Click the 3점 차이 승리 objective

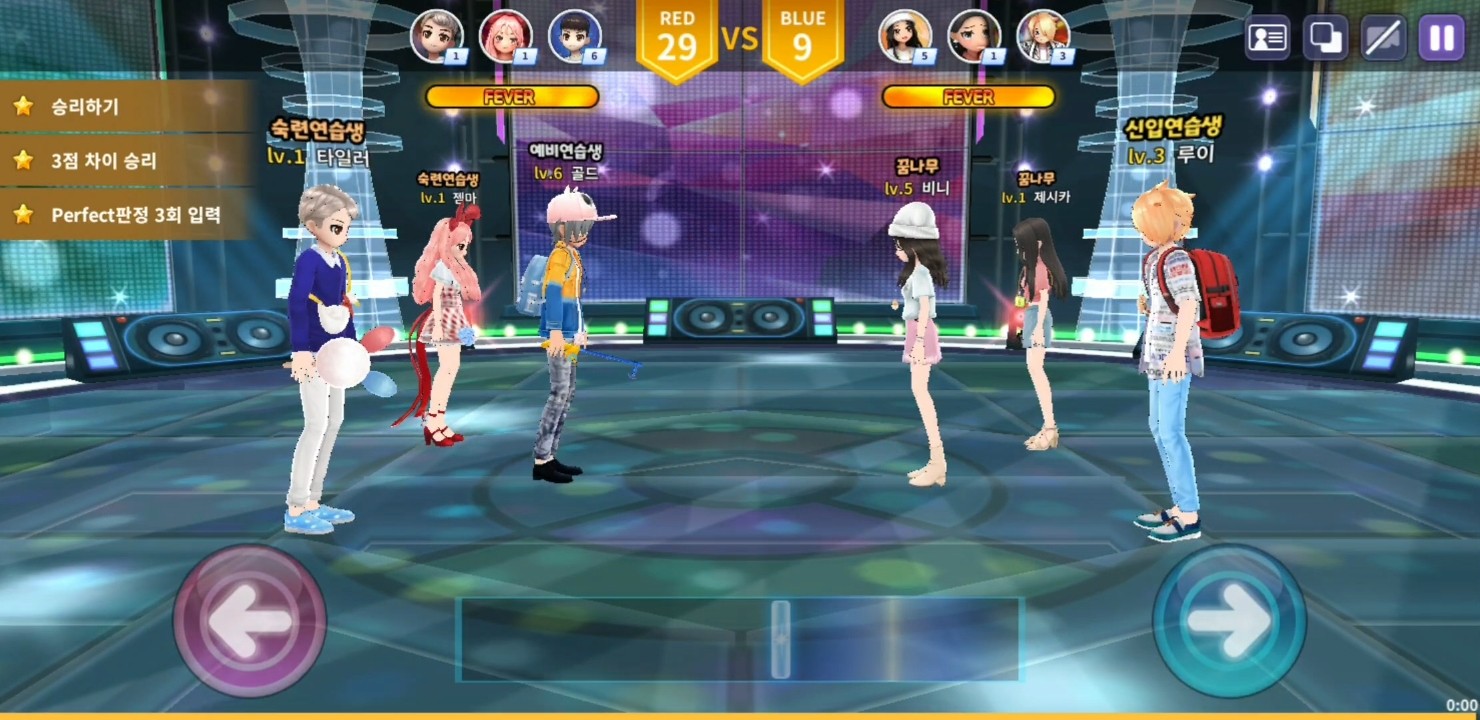click(x=125, y=160)
